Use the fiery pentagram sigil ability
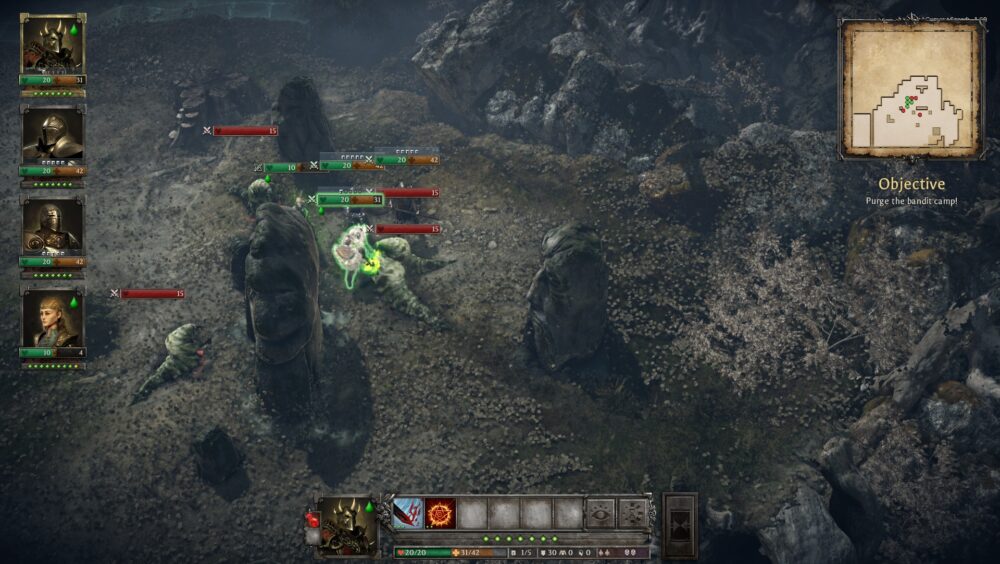 (440, 513)
